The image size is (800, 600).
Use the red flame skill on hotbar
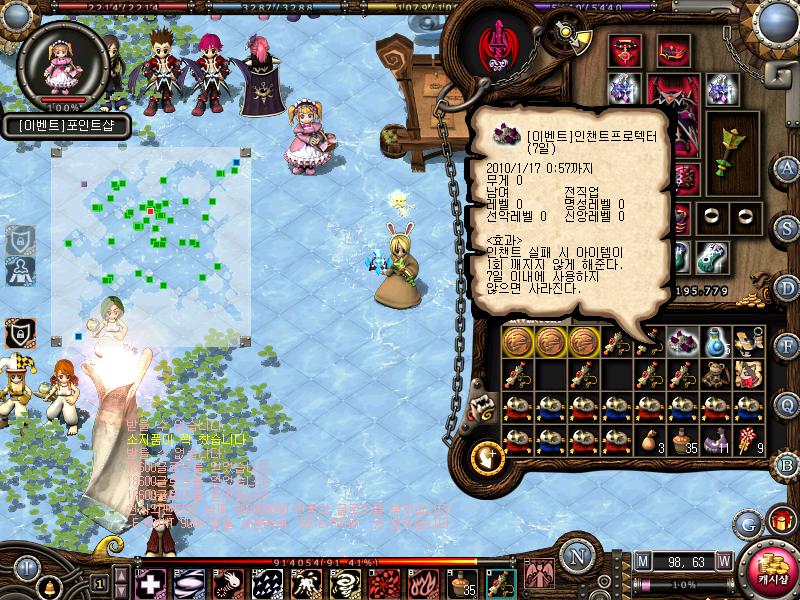tap(422, 583)
